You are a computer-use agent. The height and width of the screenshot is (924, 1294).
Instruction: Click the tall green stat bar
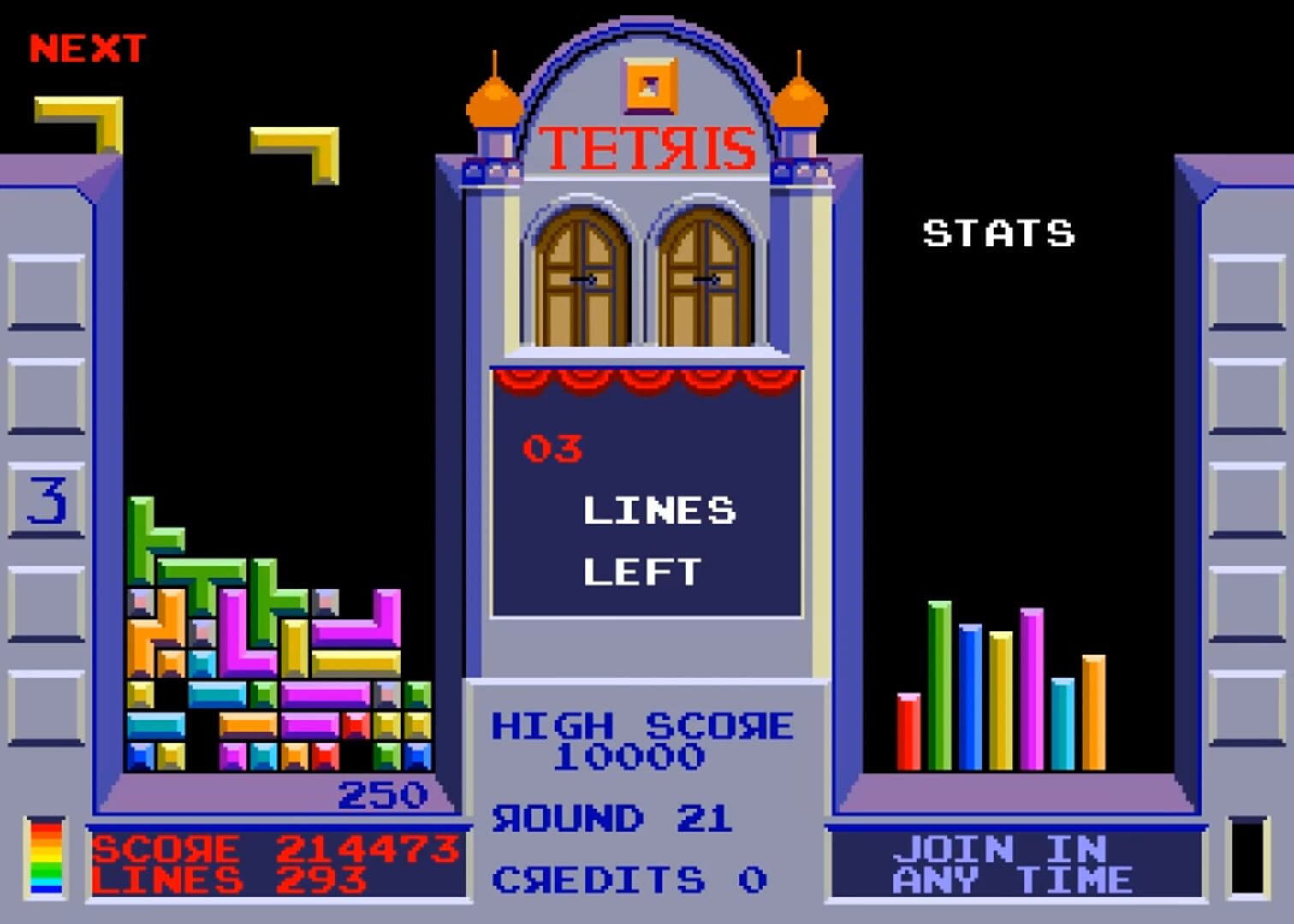940,684
